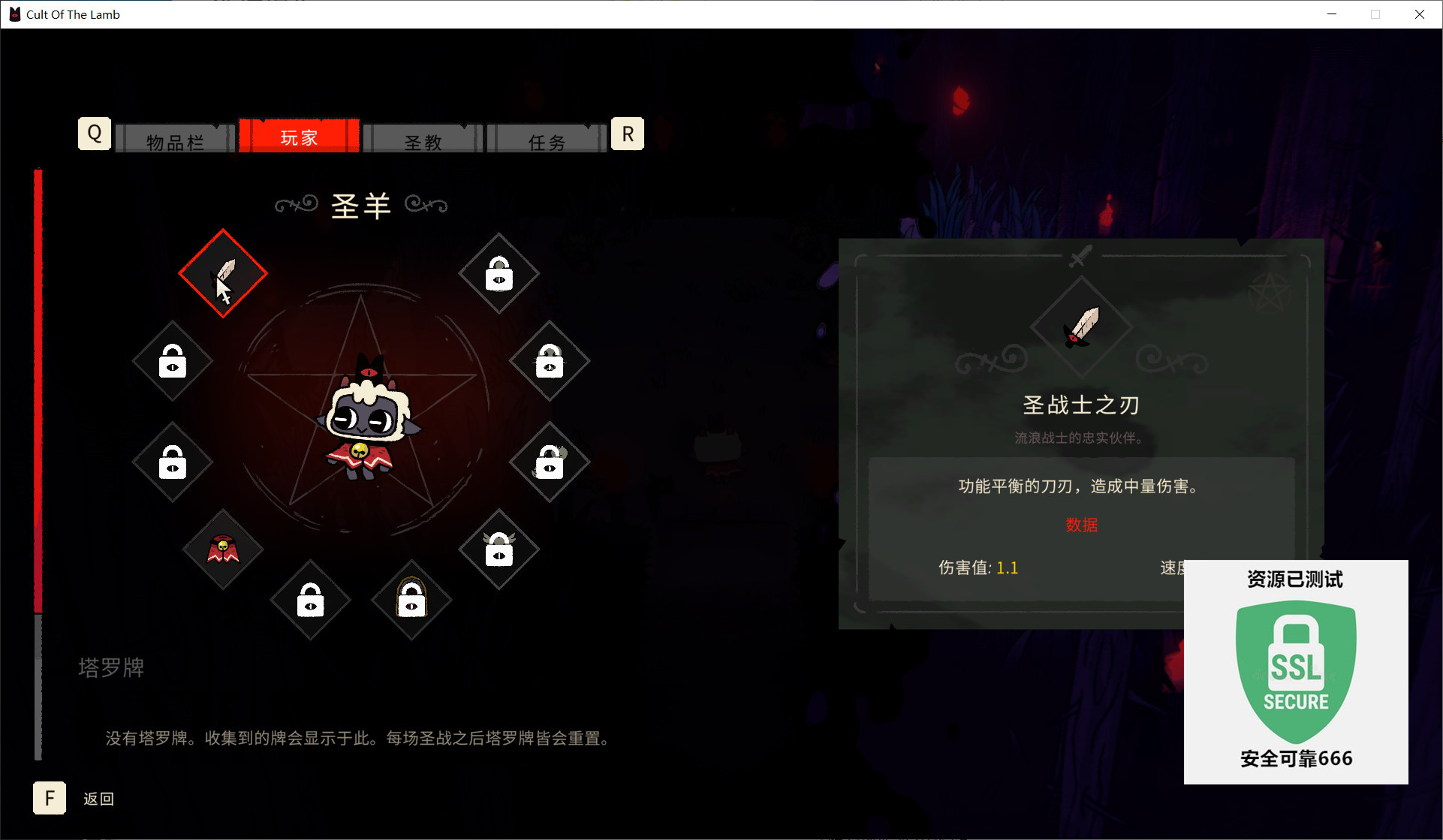Open the 圣教 tab
The width and height of the screenshot is (1443, 840).
pyautogui.click(x=423, y=139)
